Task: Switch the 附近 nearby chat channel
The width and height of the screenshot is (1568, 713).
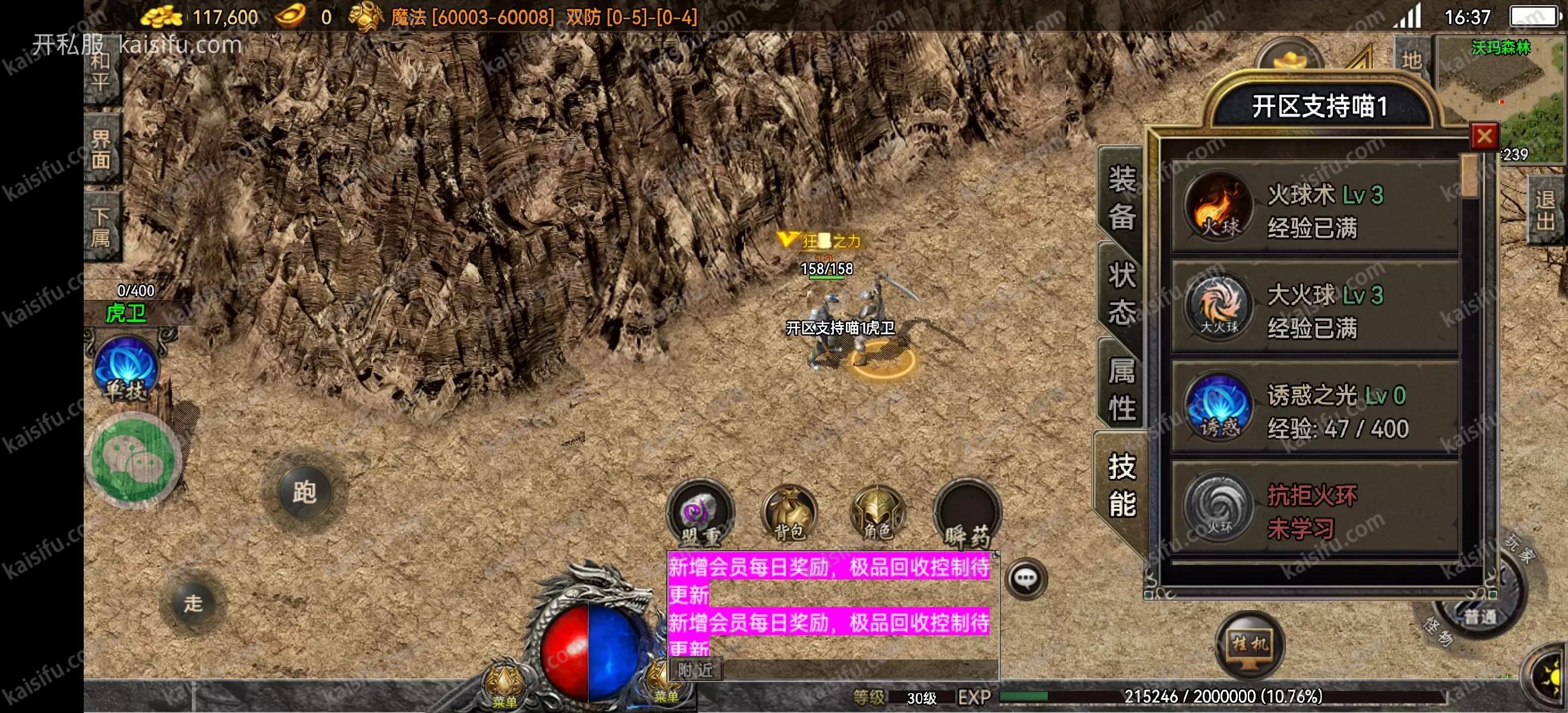Action: [x=695, y=670]
